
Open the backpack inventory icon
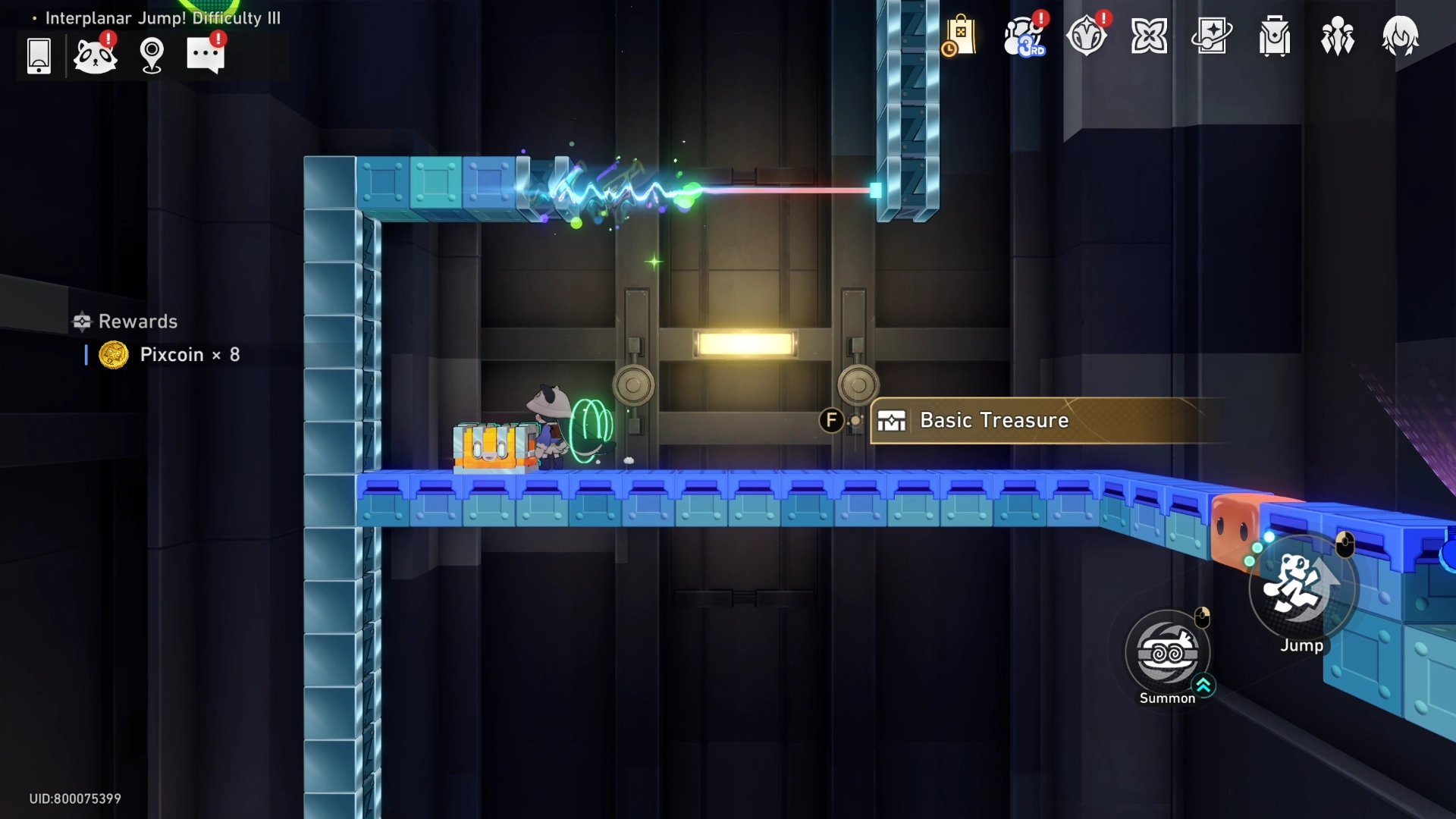click(1275, 36)
